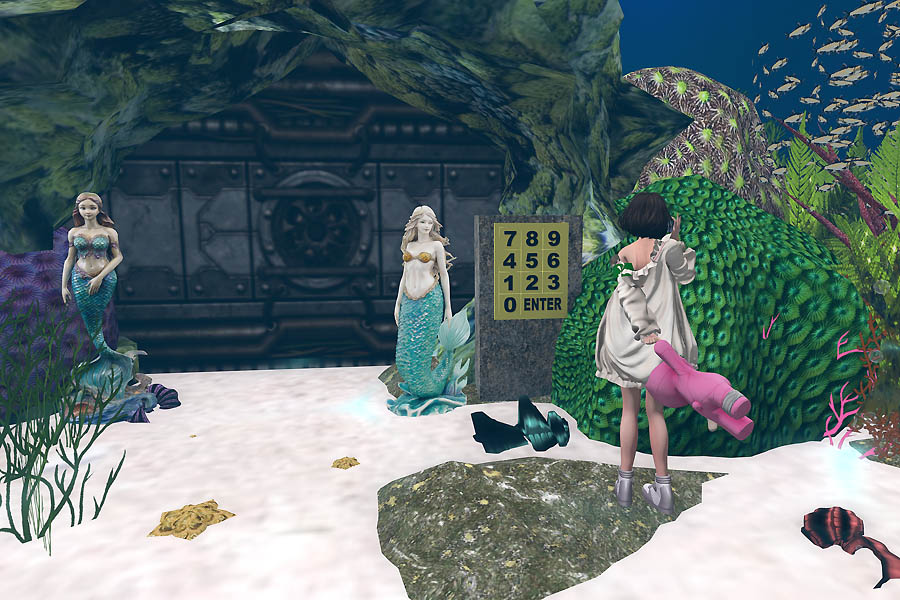
Task: Select digit 8 on the yellow keypad
Action: tap(532, 239)
